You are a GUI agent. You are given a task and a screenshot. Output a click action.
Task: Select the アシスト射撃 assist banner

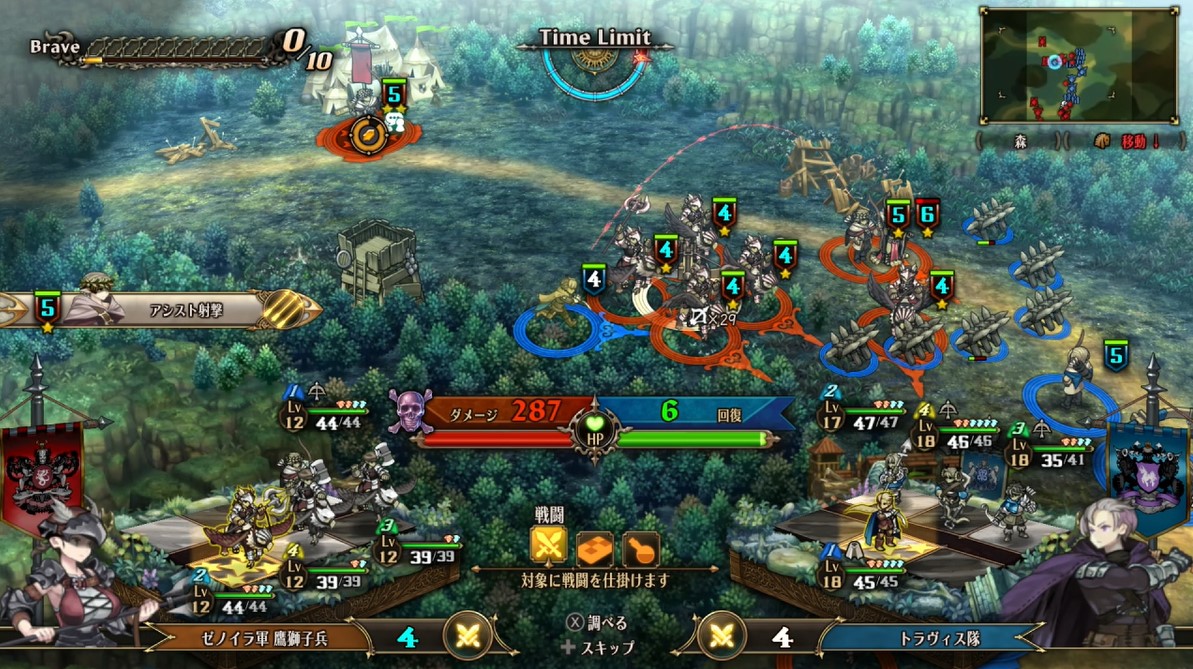point(160,310)
